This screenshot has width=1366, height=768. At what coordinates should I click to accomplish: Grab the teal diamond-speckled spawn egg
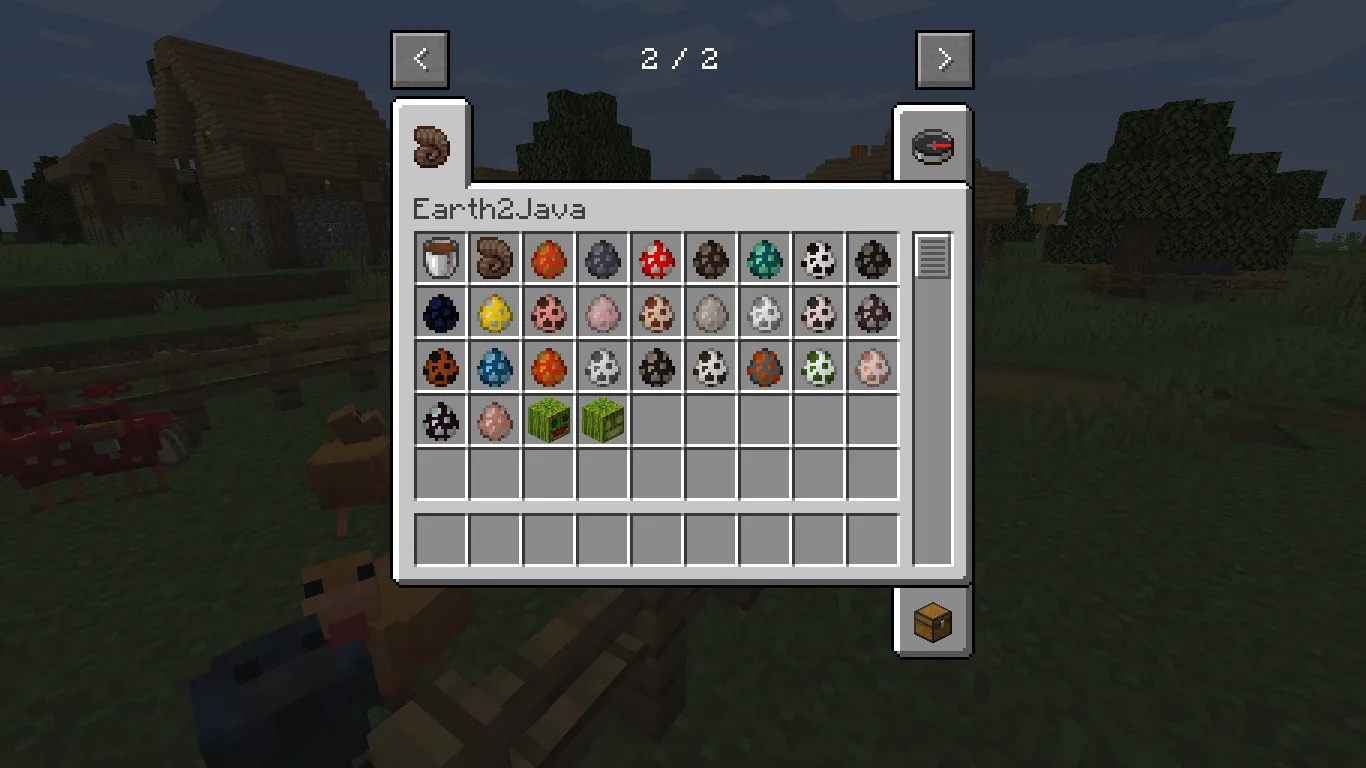pos(765,258)
